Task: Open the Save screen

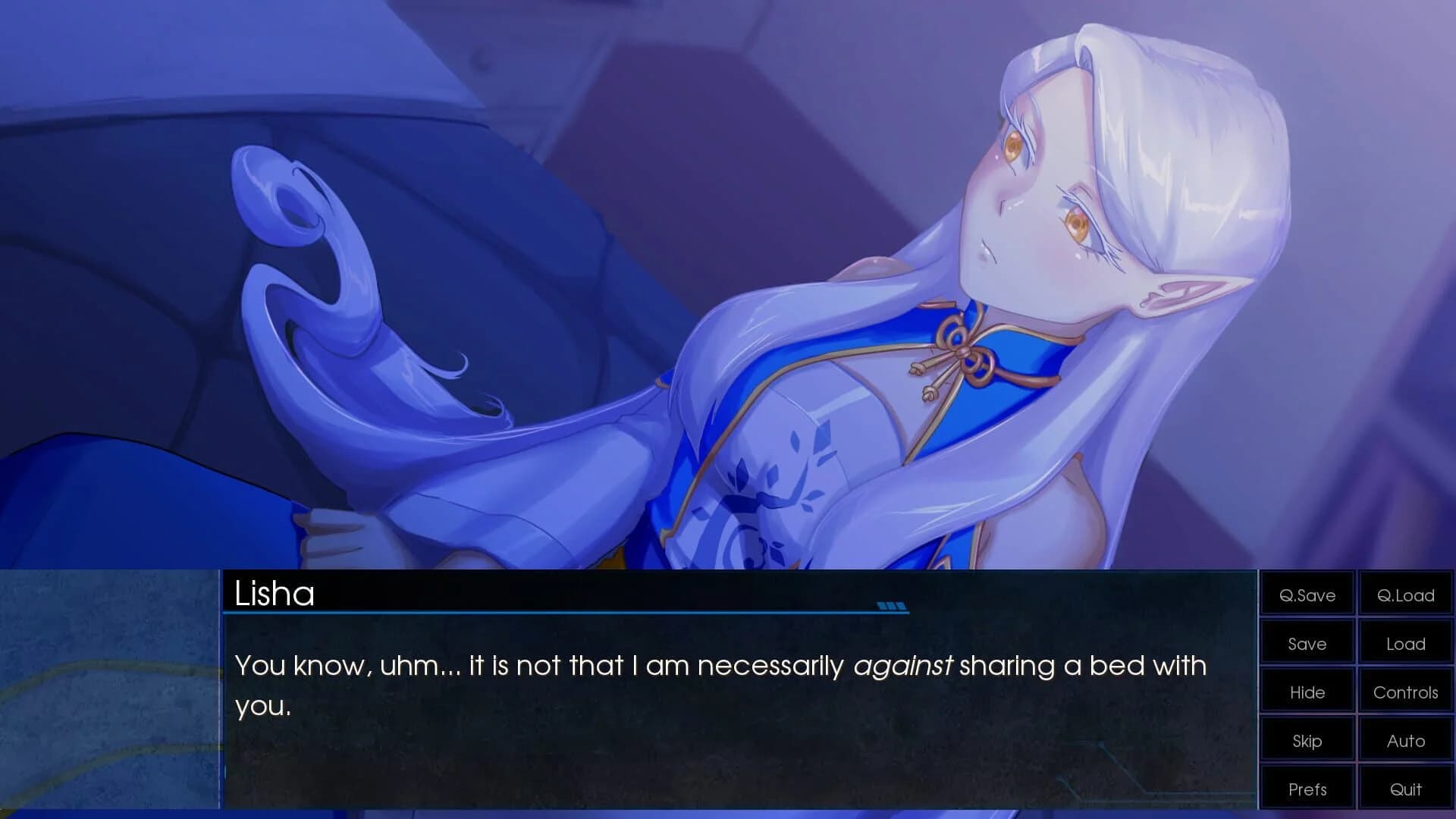Action: 1306,643
